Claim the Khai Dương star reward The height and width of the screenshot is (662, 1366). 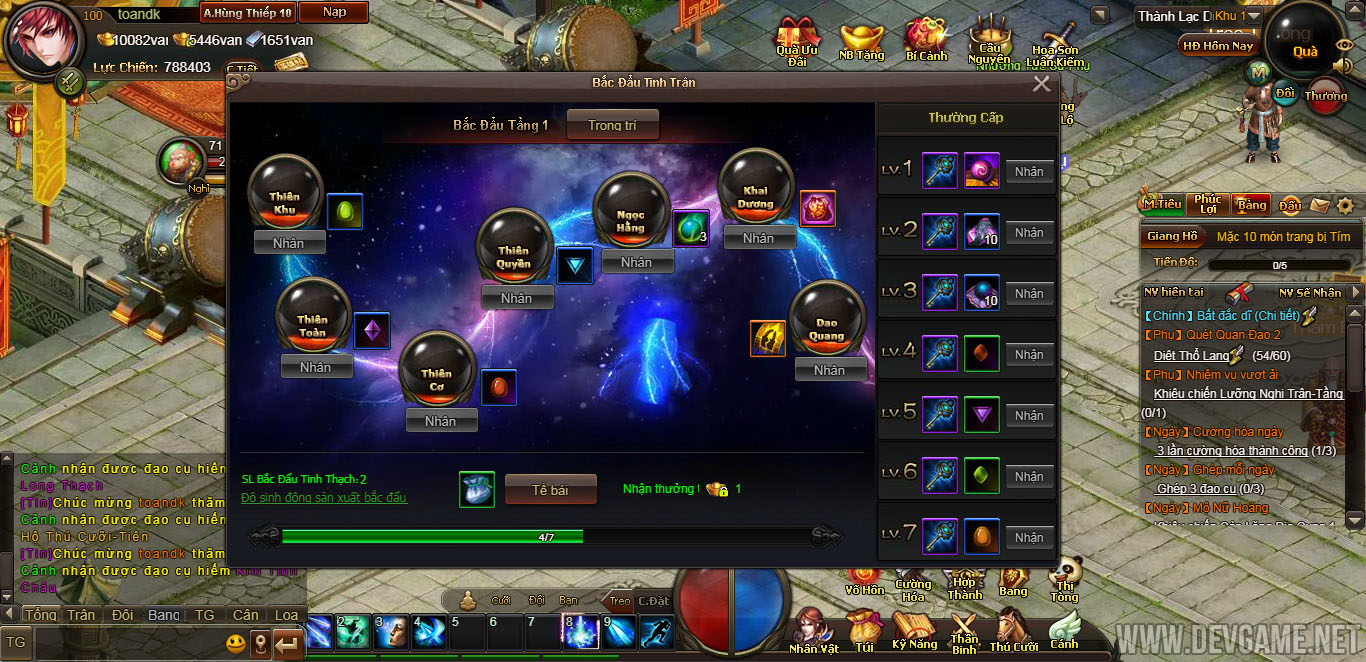click(758, 238)
